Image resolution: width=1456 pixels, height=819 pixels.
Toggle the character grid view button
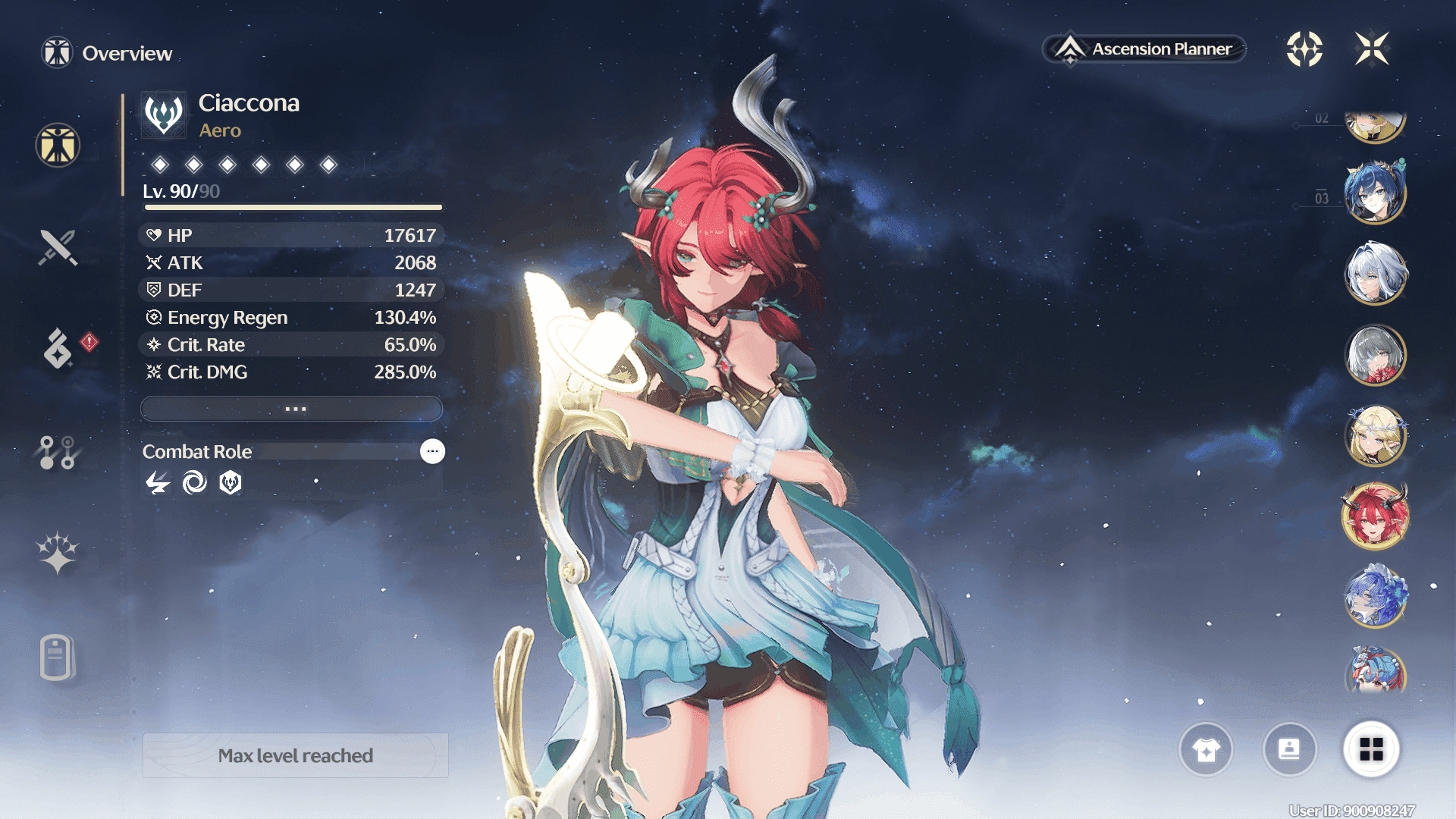click(1371, 750)
